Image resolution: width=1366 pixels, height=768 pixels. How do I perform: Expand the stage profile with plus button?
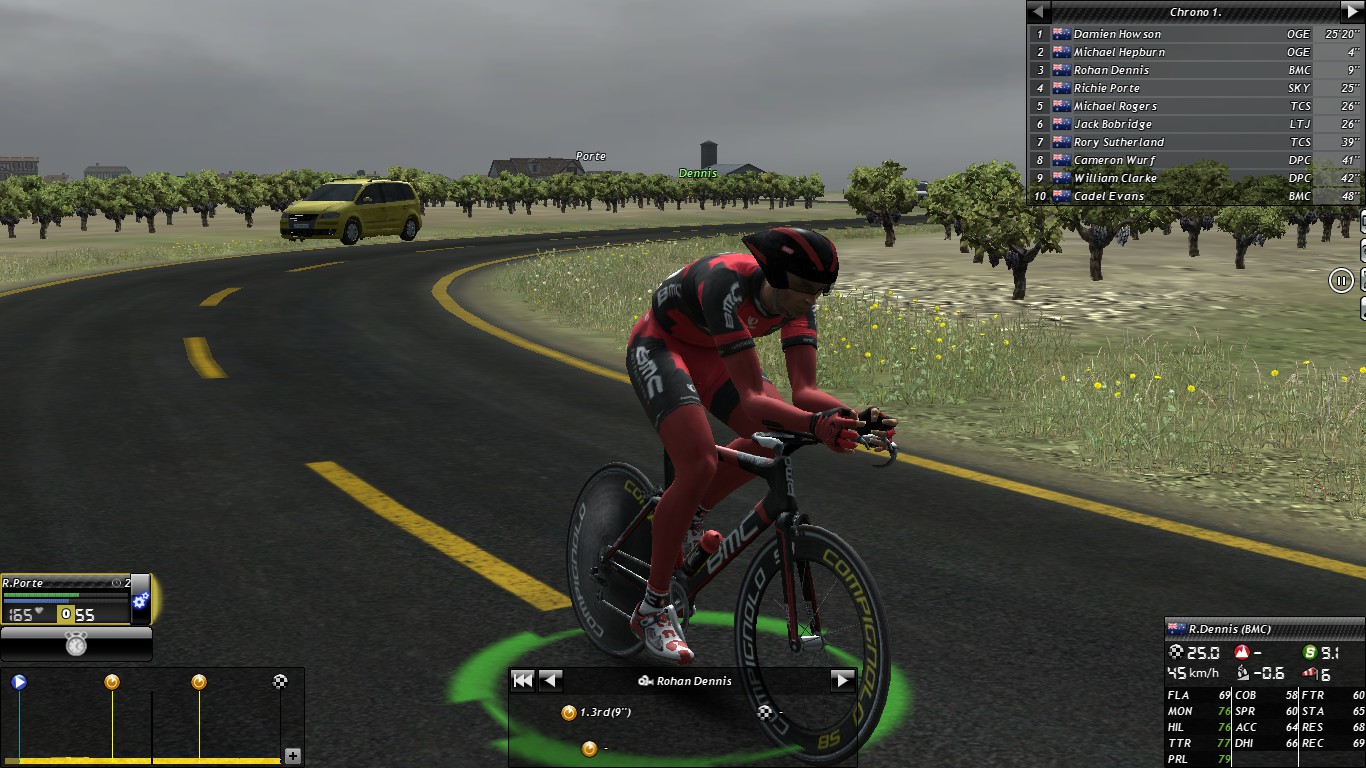(x=293, y=756)
